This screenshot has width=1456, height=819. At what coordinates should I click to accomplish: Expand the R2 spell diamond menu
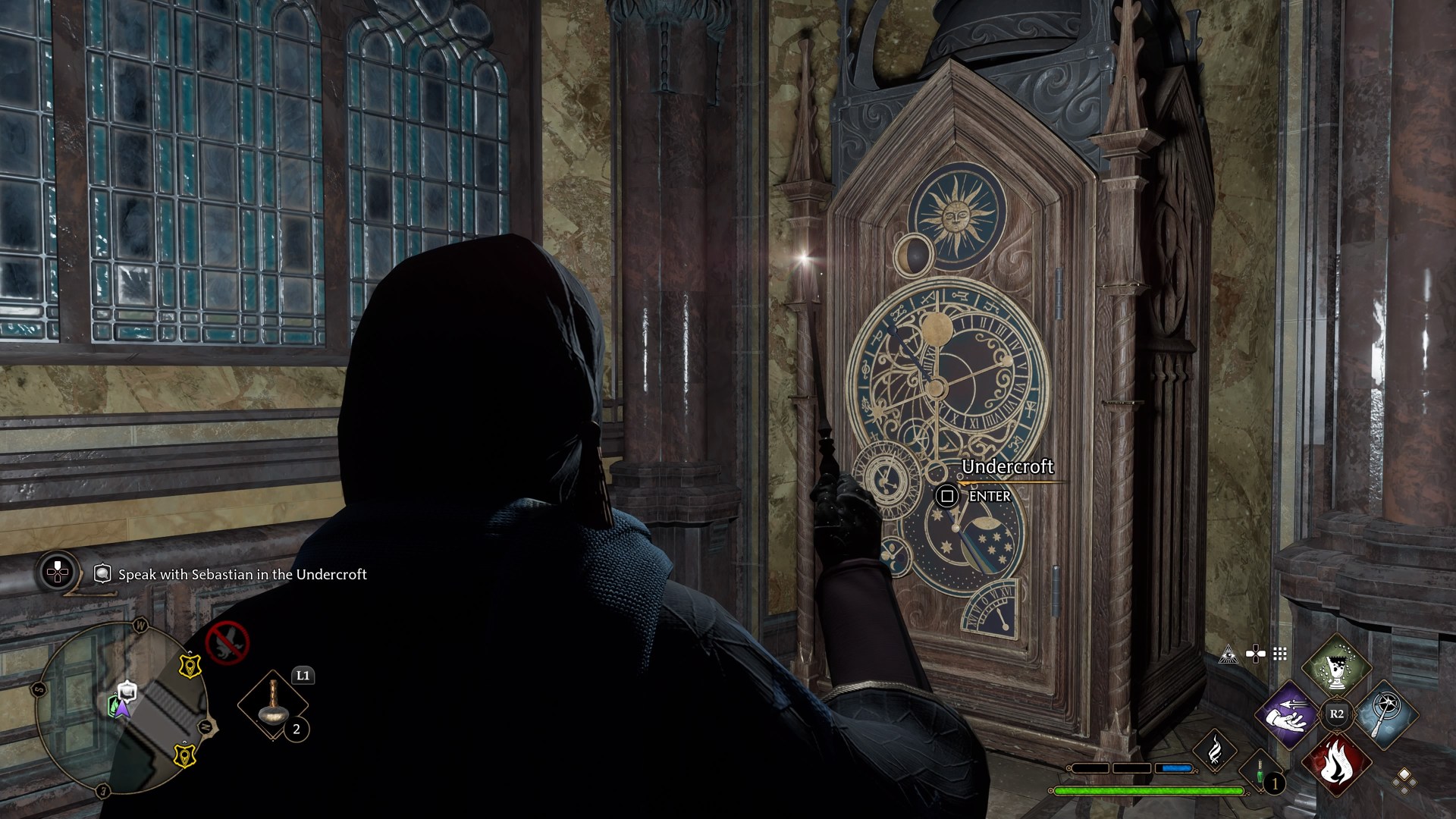(x=1337, y=712)
